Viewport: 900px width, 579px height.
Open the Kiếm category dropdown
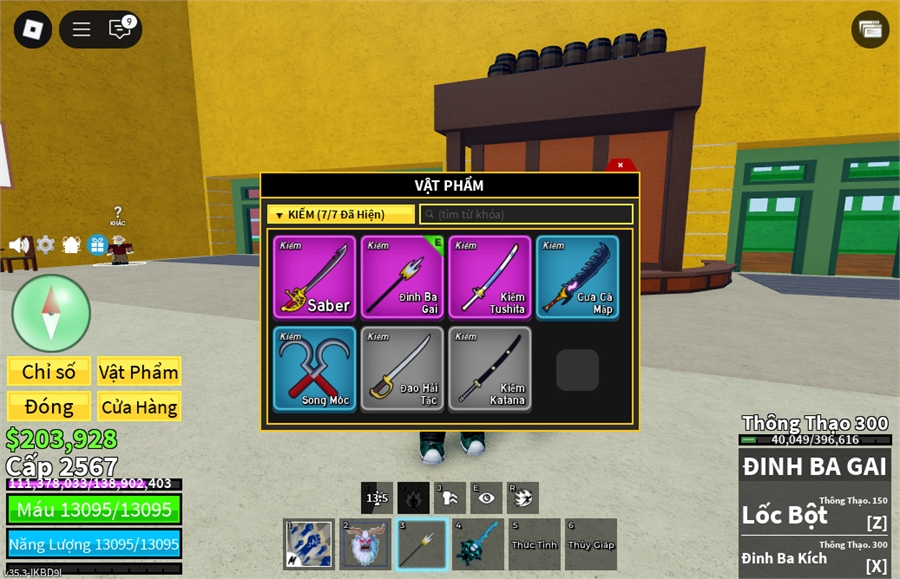[341, 214]
